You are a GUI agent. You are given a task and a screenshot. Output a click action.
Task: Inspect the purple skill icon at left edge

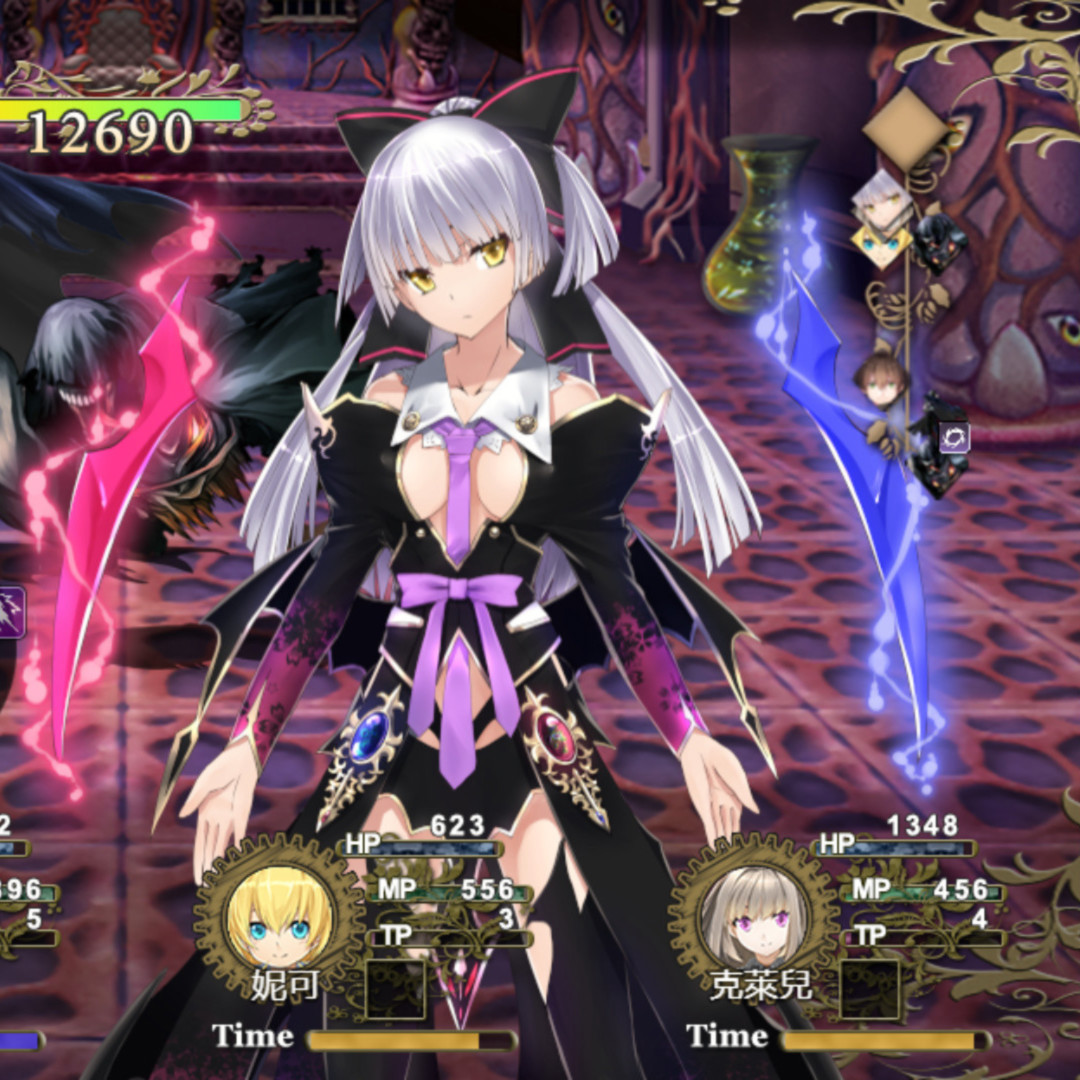(9, 612)
